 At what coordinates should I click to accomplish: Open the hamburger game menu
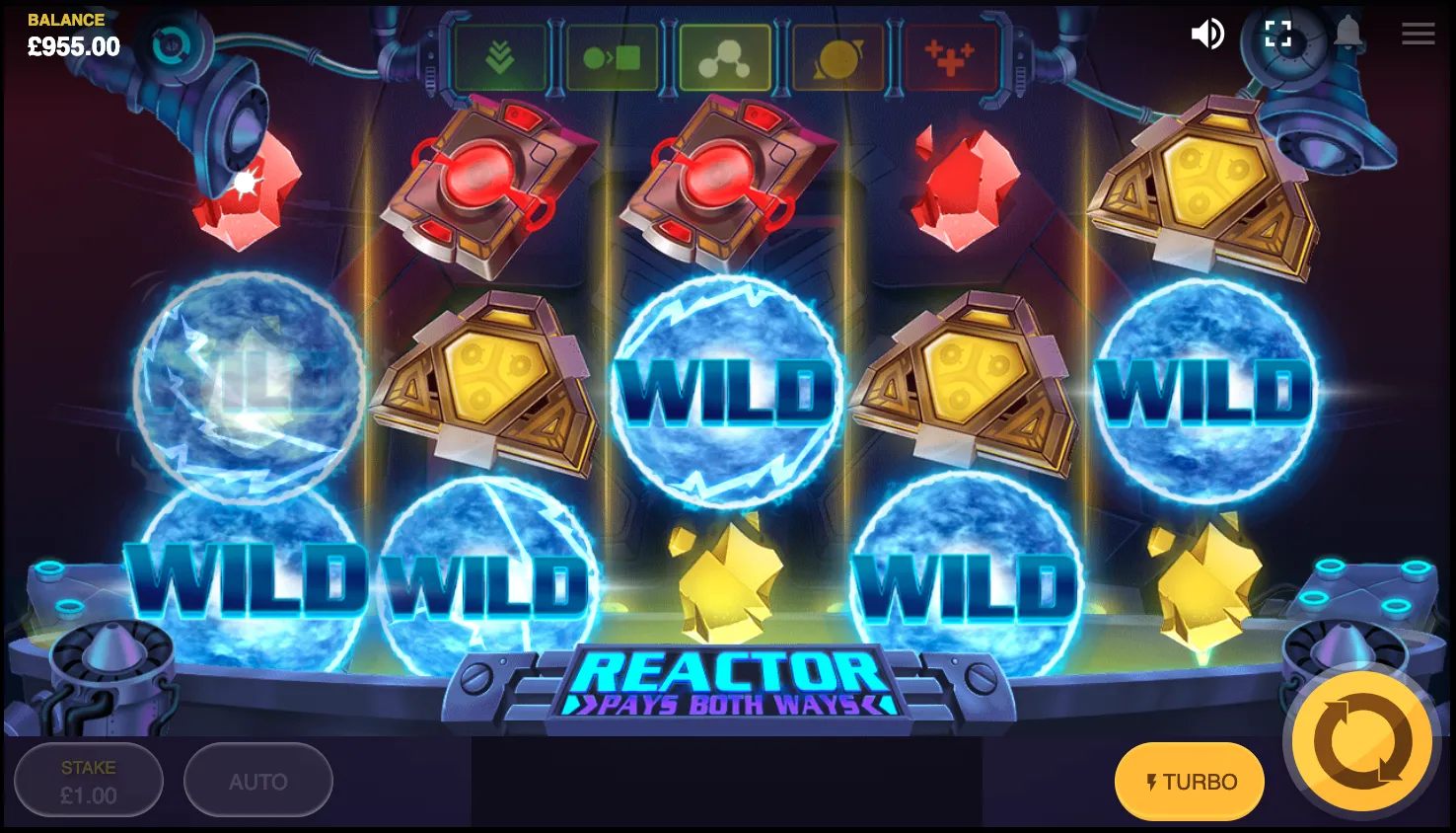tap(1418, 33)
